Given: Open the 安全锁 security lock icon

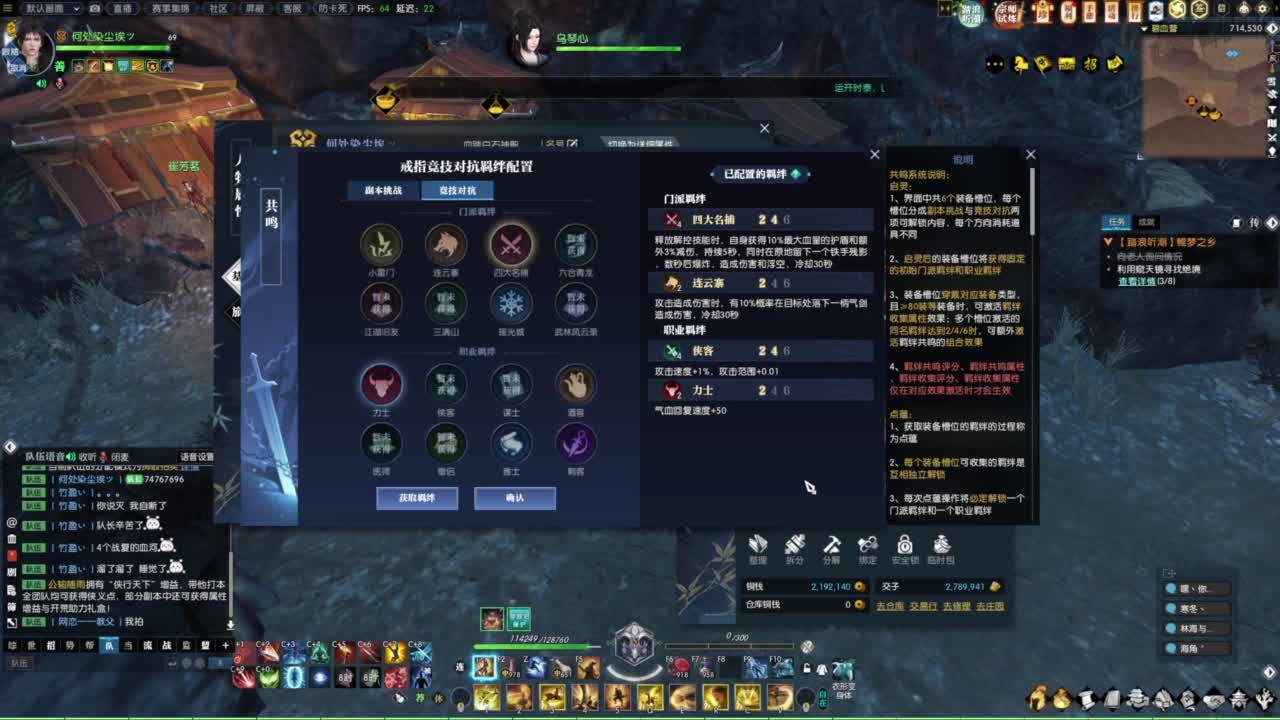Looking at the screenshot, I should click(905, 548).
